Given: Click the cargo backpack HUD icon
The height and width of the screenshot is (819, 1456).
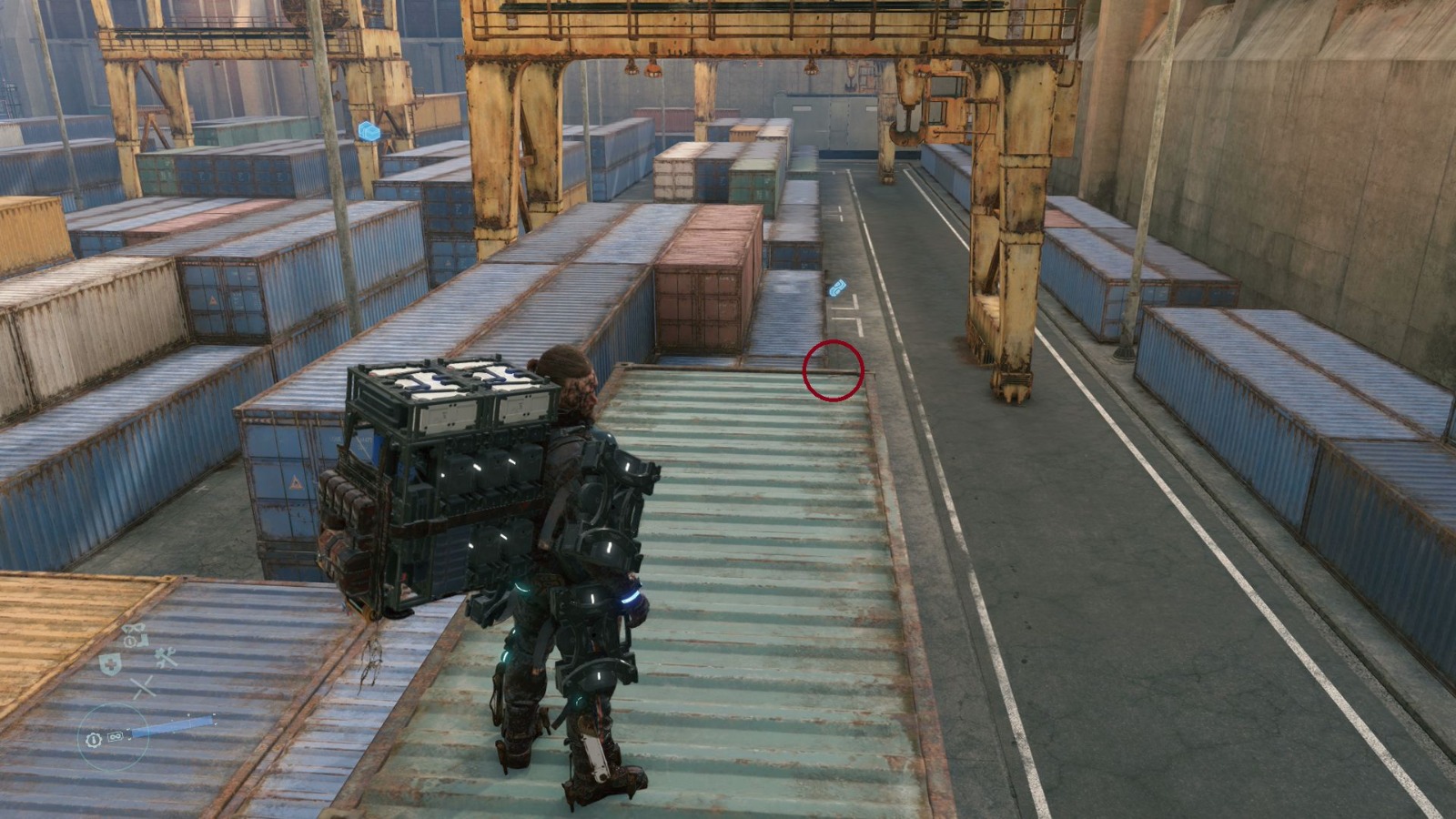Looking at the screenshot, I should tap(134, 629).
